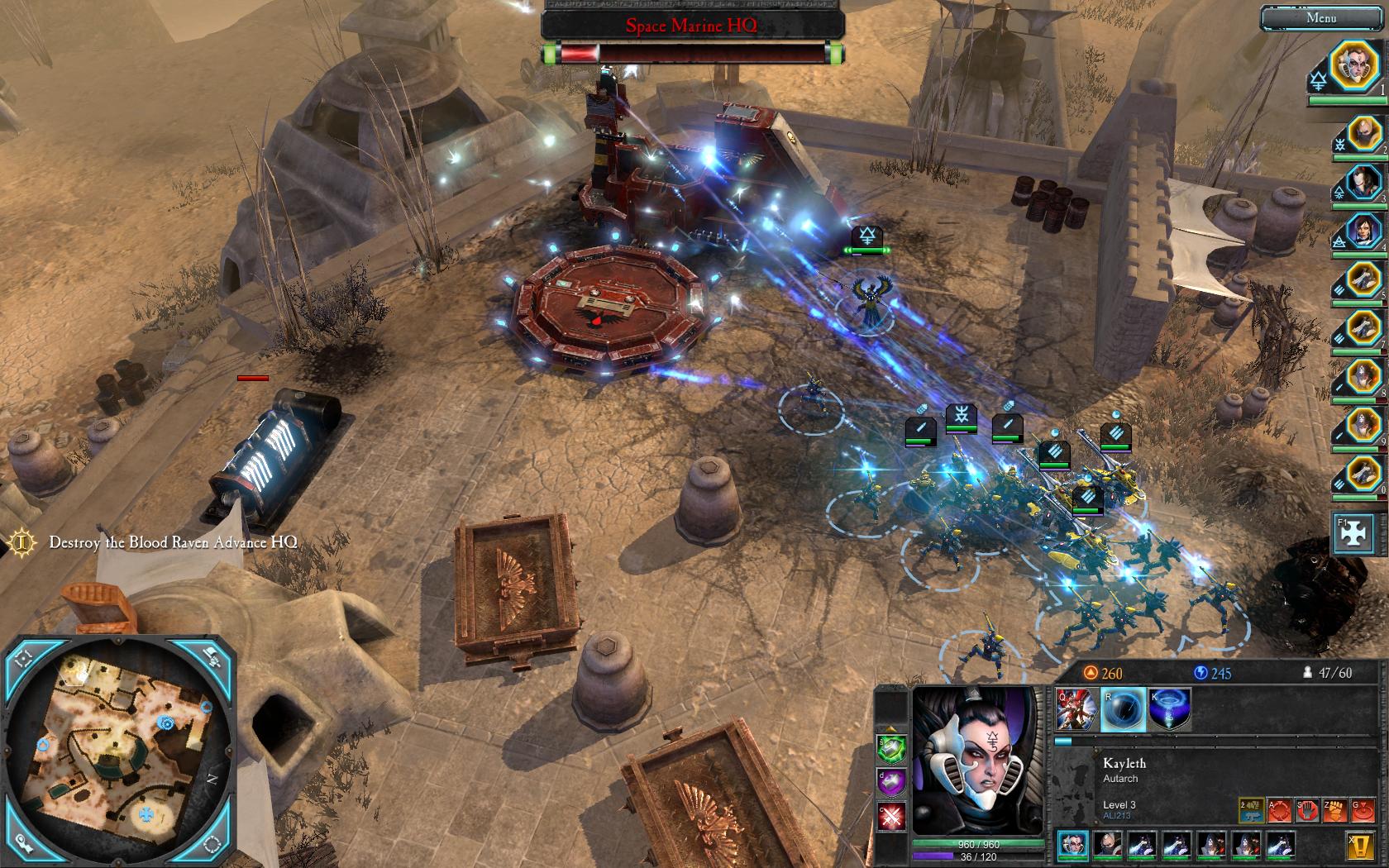This screenshot has width=1389, height=868.
Task: Issue the Stop hand command
Action: pos(1306,810)
